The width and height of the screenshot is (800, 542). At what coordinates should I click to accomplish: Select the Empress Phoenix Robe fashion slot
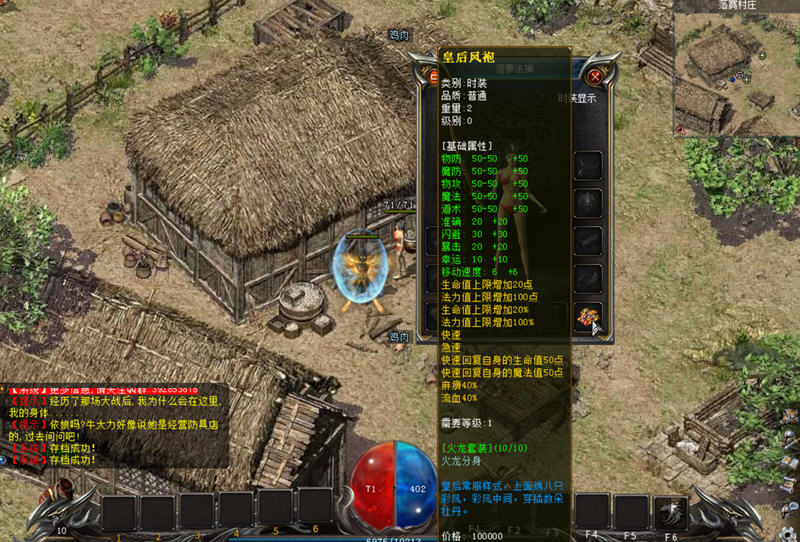(x=588, y=316)
